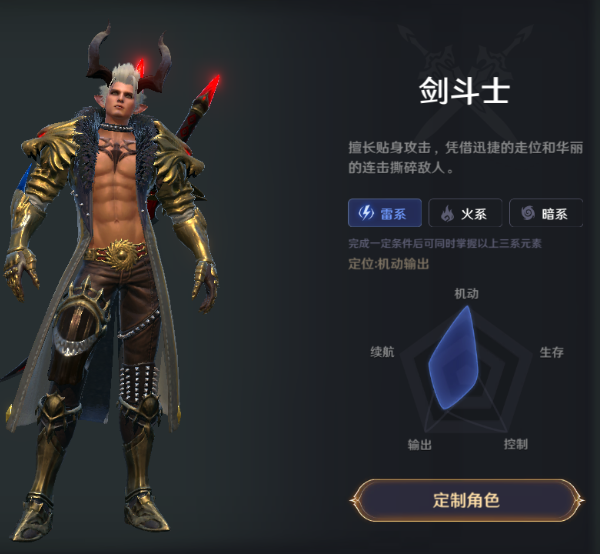Screen dimensions: 600x554
Task: Click the 定制角色 customize character button
Action: pos(466,500)
